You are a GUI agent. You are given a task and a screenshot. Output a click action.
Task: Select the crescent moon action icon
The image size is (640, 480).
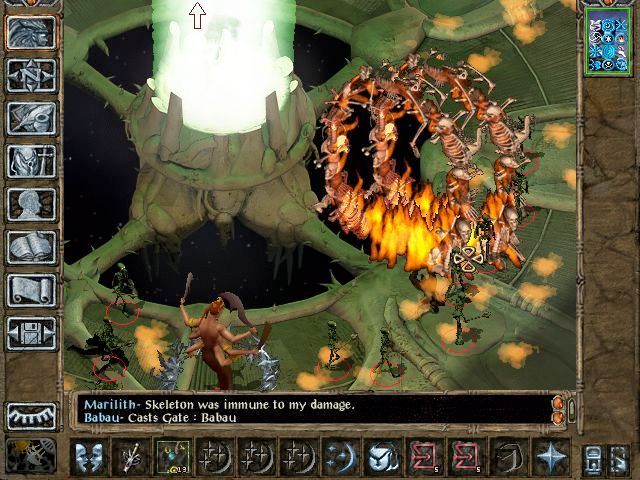339,457
